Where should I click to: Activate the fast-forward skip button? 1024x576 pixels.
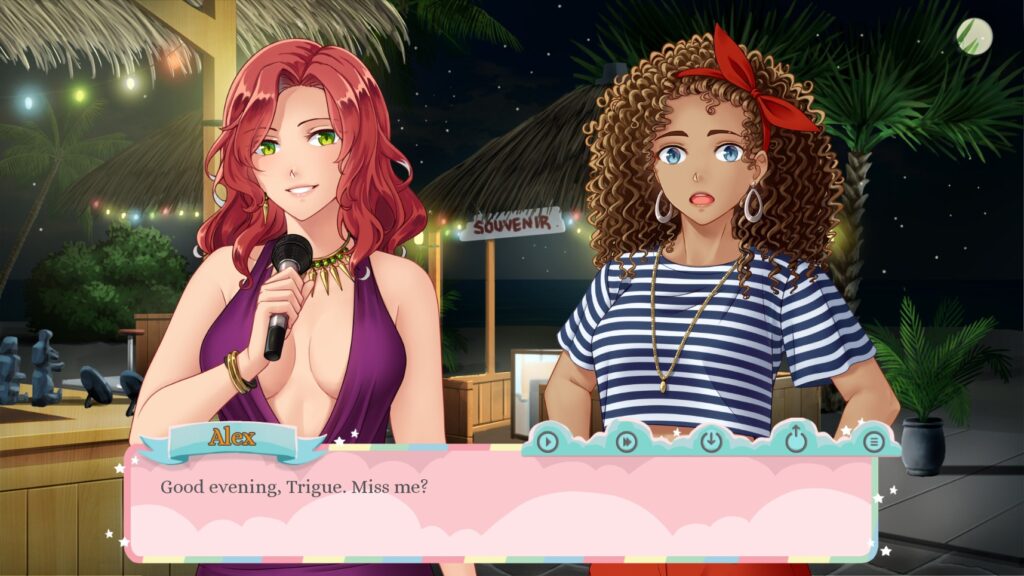point(627,440)
